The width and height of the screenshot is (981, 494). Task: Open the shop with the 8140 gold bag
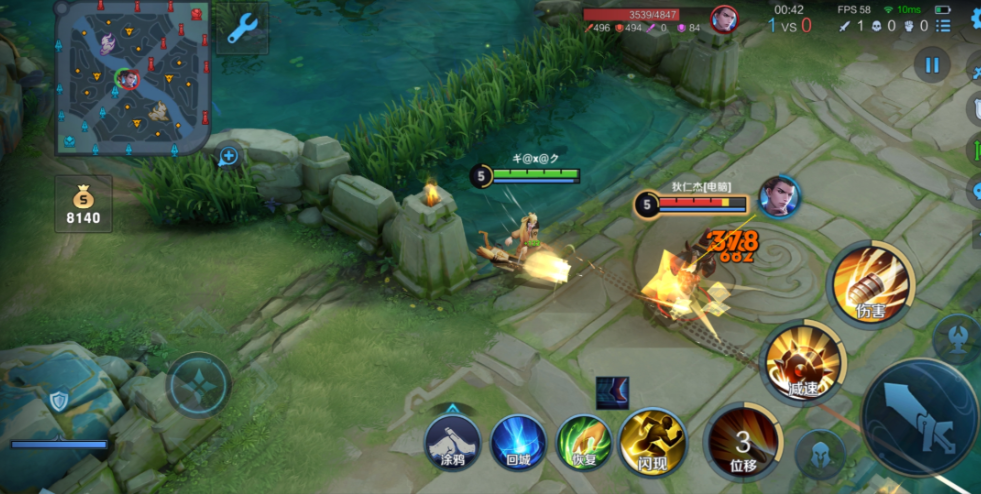tap(83, 203)
